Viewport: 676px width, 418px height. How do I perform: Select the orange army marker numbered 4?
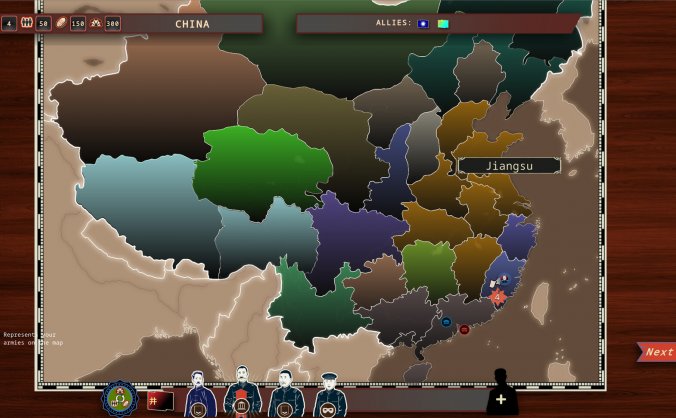pos(498,296)
